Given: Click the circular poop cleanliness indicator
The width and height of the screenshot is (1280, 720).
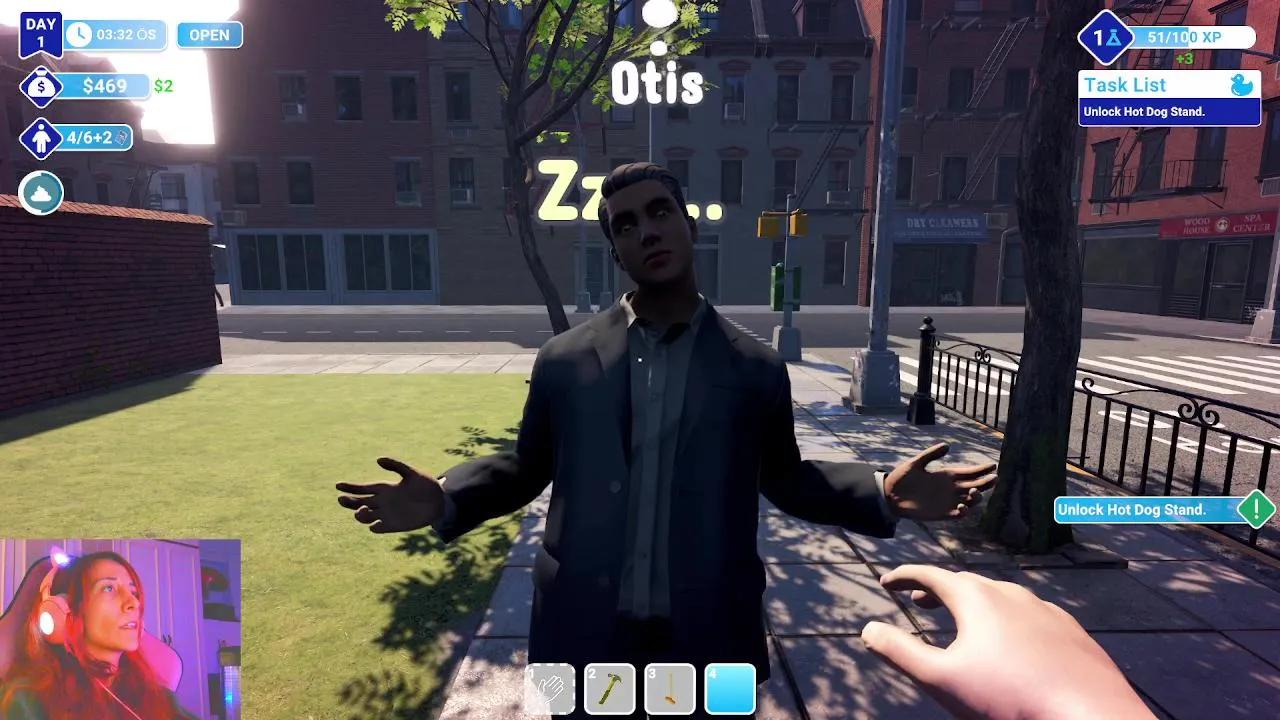Looking at the screenshot, I should click(x=40, y=193).
